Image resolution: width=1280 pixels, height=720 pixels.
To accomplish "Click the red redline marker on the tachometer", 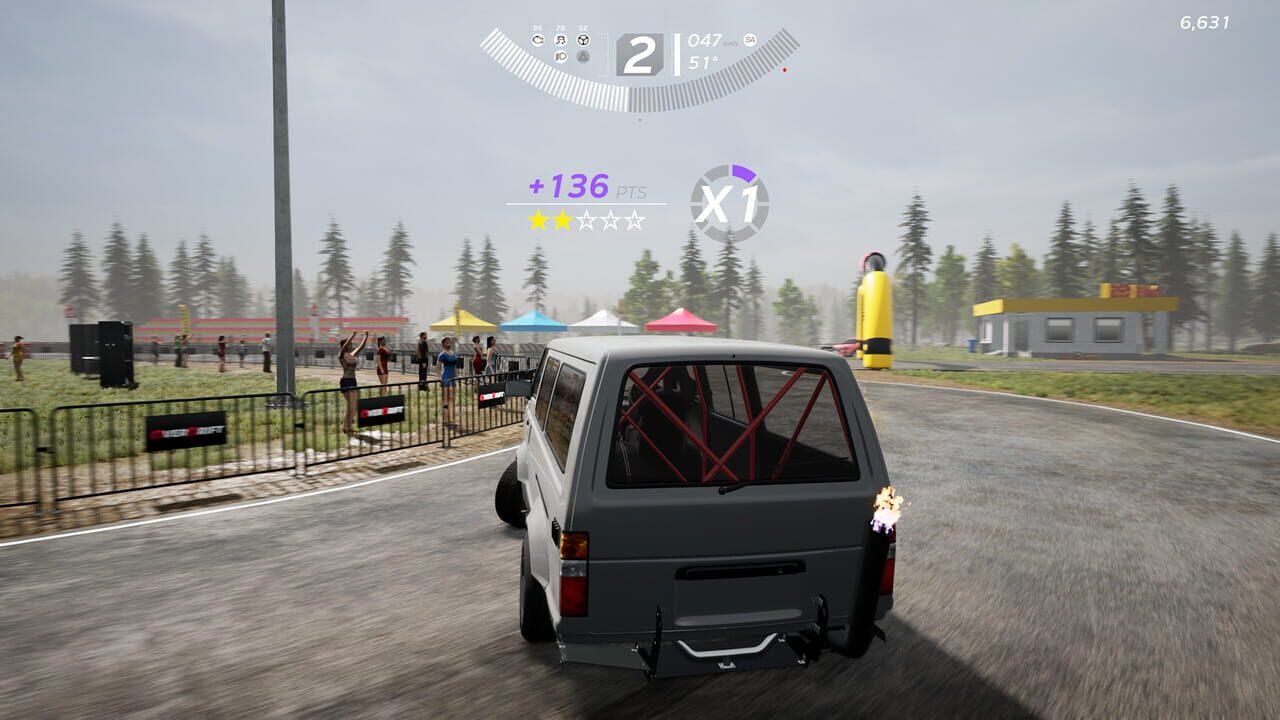I will 785,70.
